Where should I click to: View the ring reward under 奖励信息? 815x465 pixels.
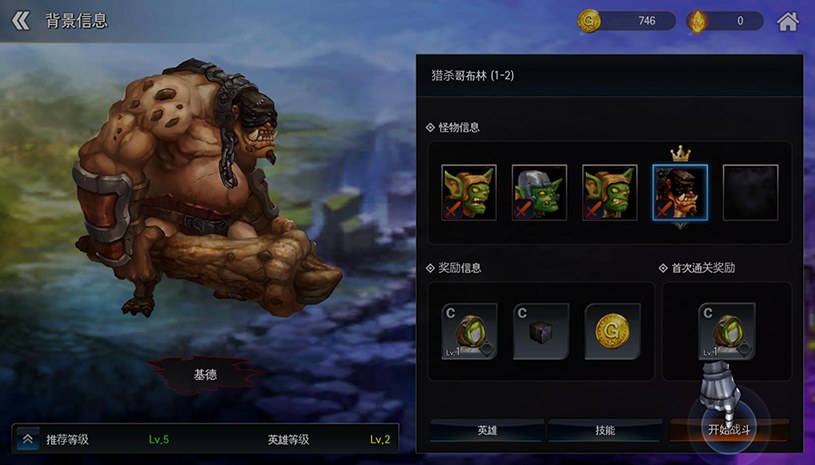tap(470, 332)
